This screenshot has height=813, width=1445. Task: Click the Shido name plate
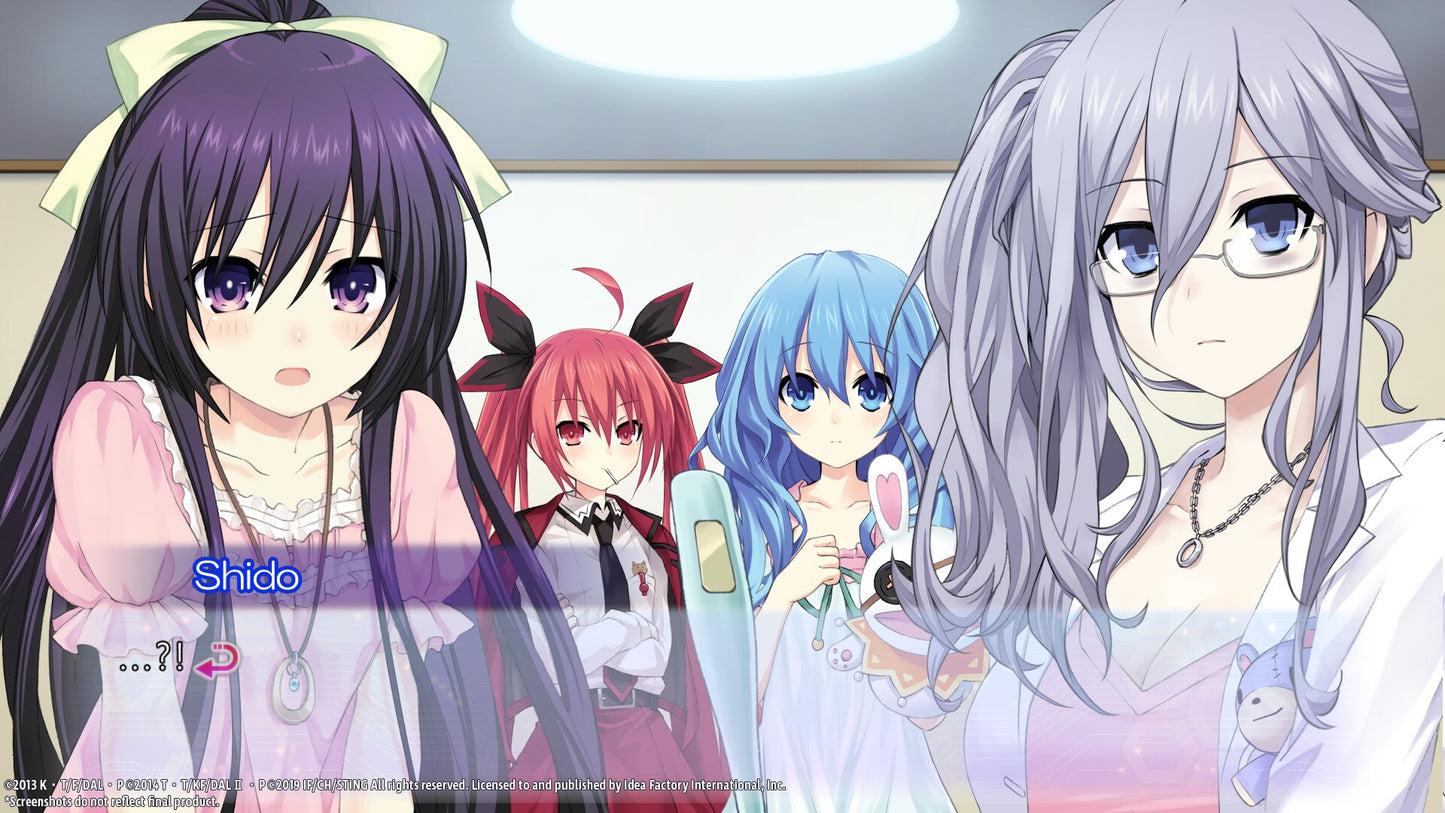click(x=247, y=574)
